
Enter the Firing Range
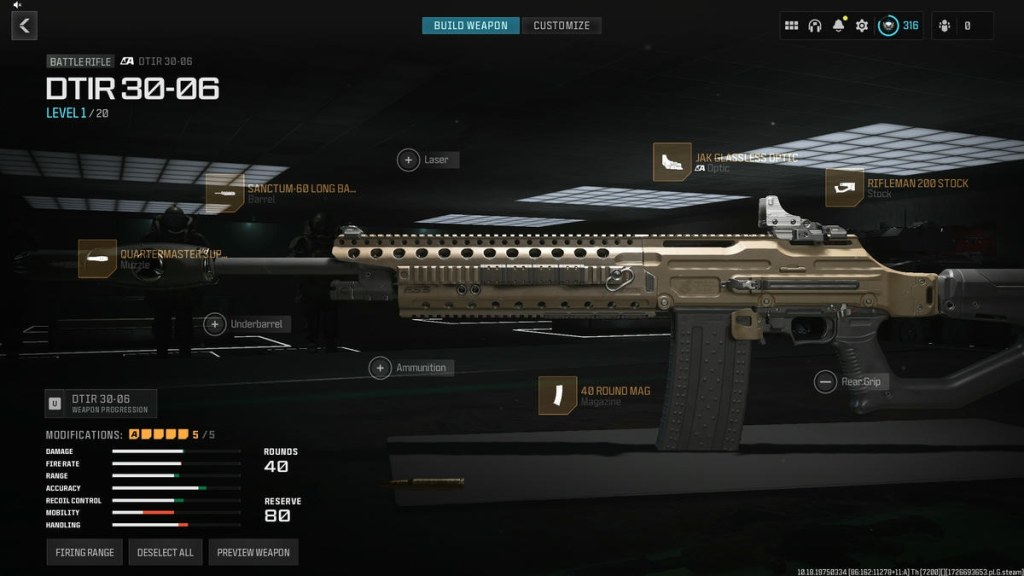pos(86,552)
